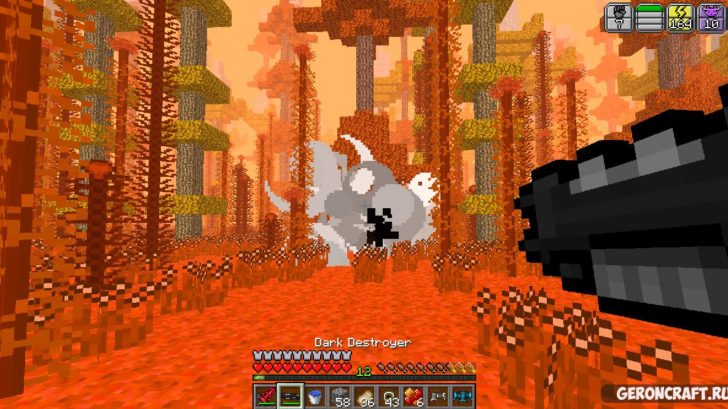This screenshot has height=409, width=728.
Task: Select the highlighted black gun hotbar slot
Action: point(290,396)
